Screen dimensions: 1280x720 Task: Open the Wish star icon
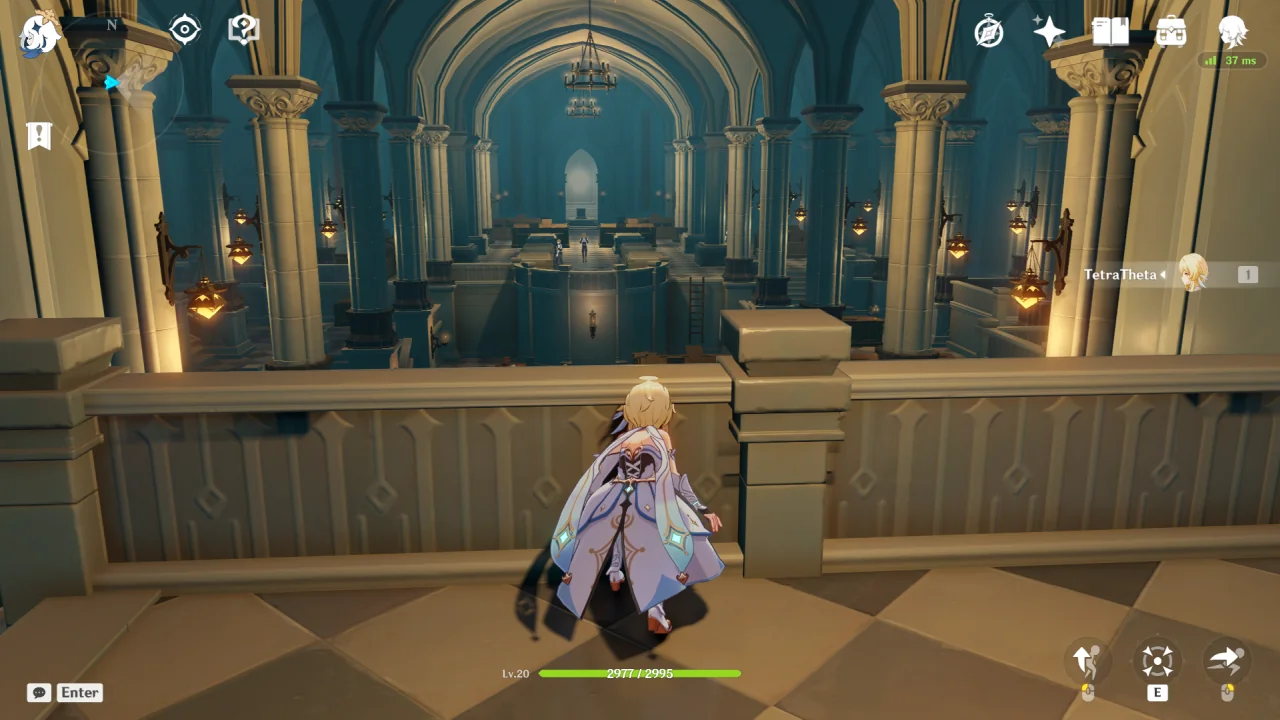pos(1049,32)
